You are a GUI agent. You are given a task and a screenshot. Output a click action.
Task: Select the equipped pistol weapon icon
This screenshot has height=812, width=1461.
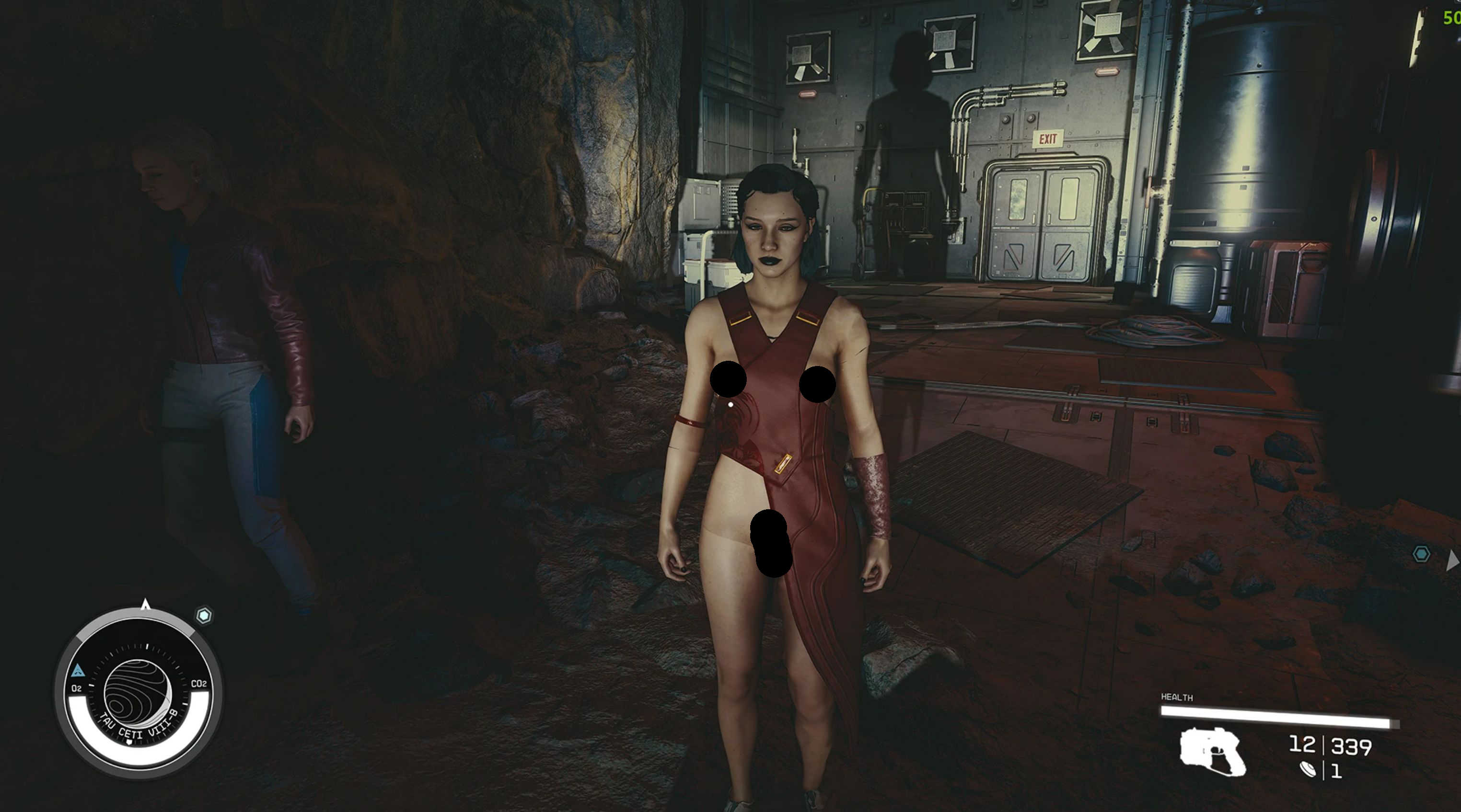(1213, 752)
